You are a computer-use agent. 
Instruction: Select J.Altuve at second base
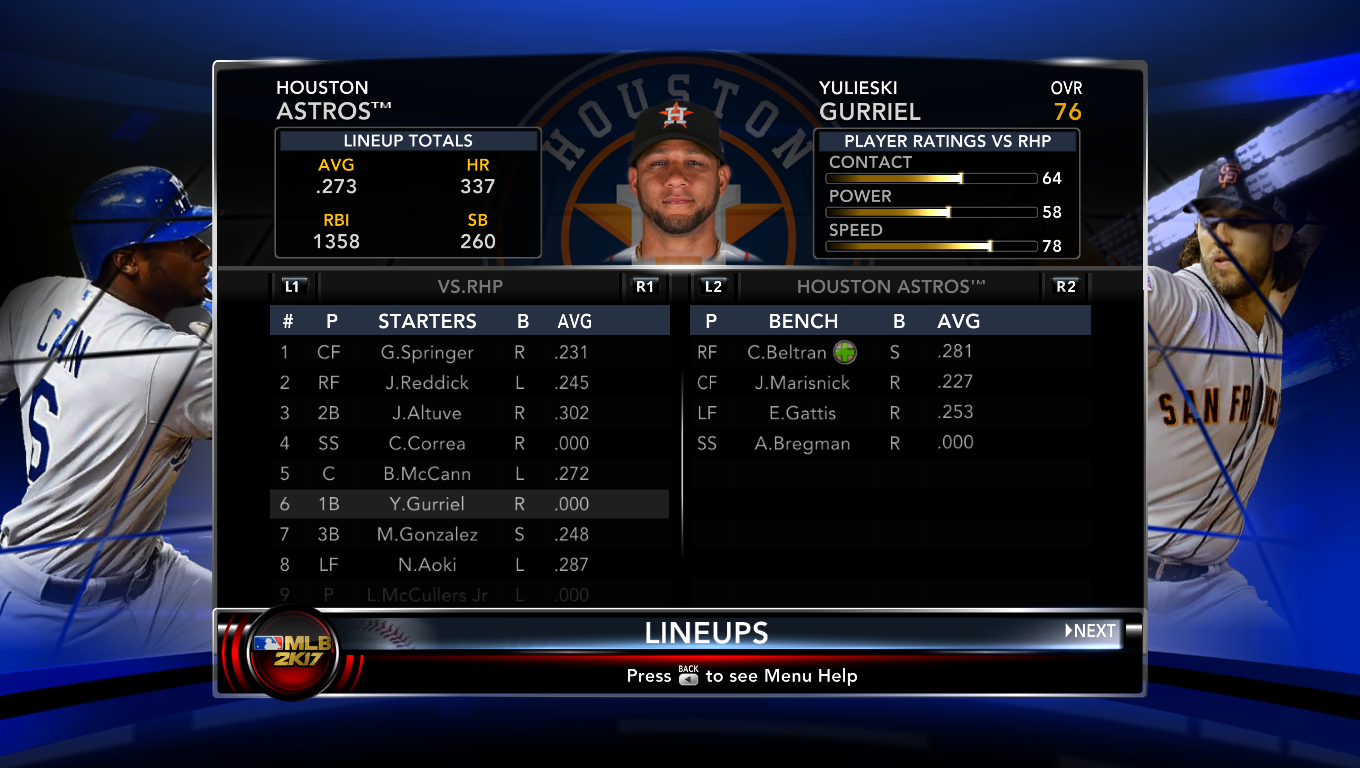426,413
